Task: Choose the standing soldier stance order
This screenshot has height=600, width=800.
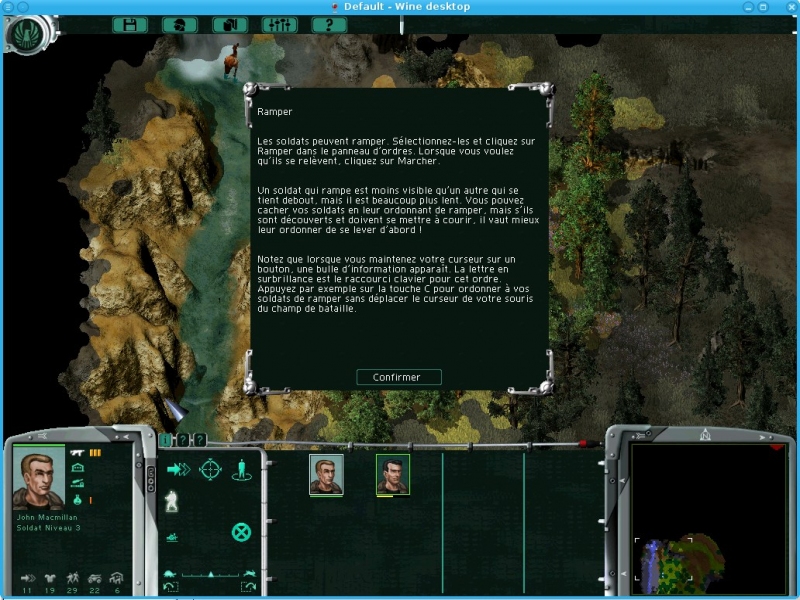Action: pyautogui.click(x=241, y=469)
